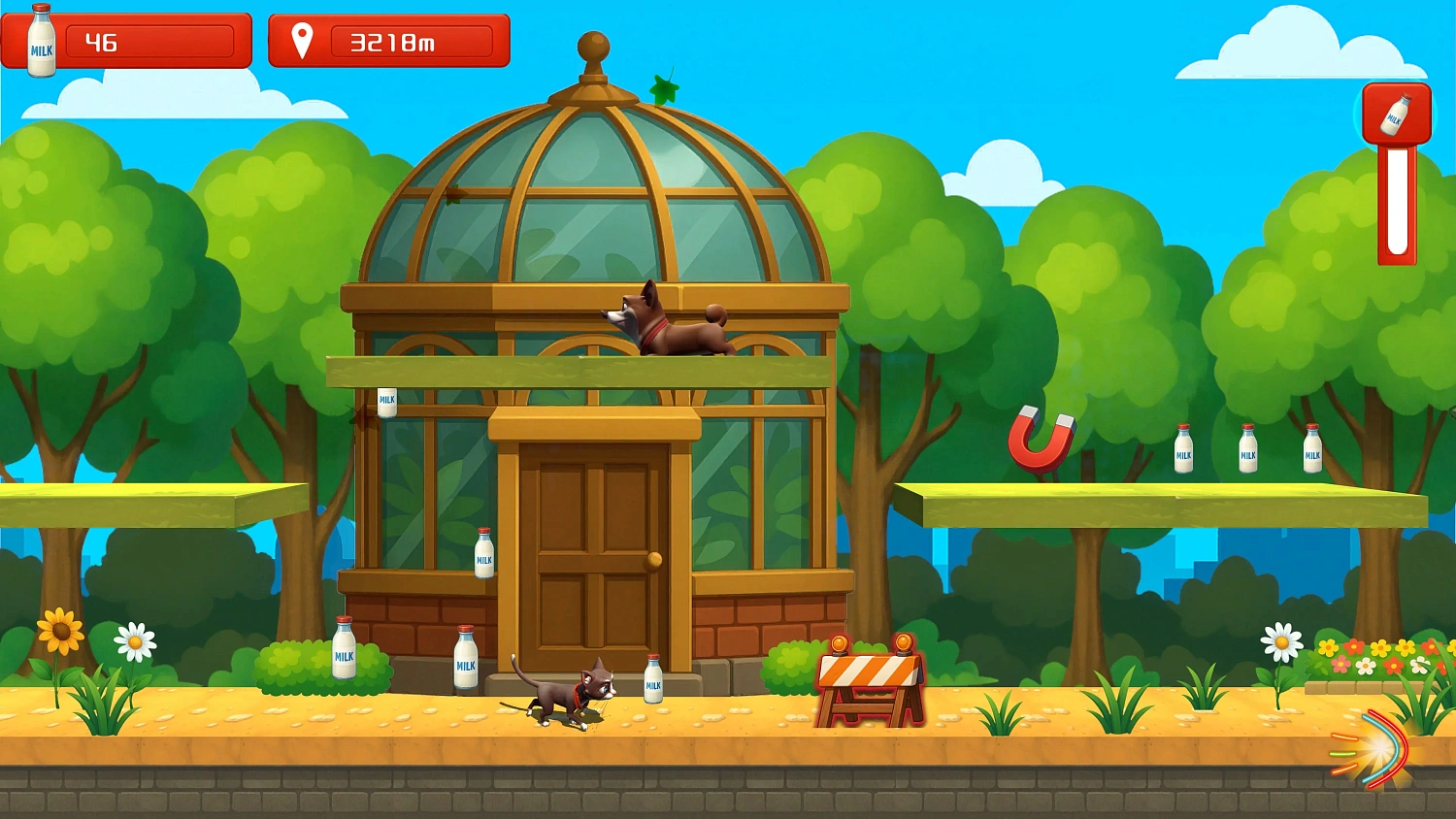
Task: Activate the colorful dash swirl icon
Action: [x=1372, y=749]
